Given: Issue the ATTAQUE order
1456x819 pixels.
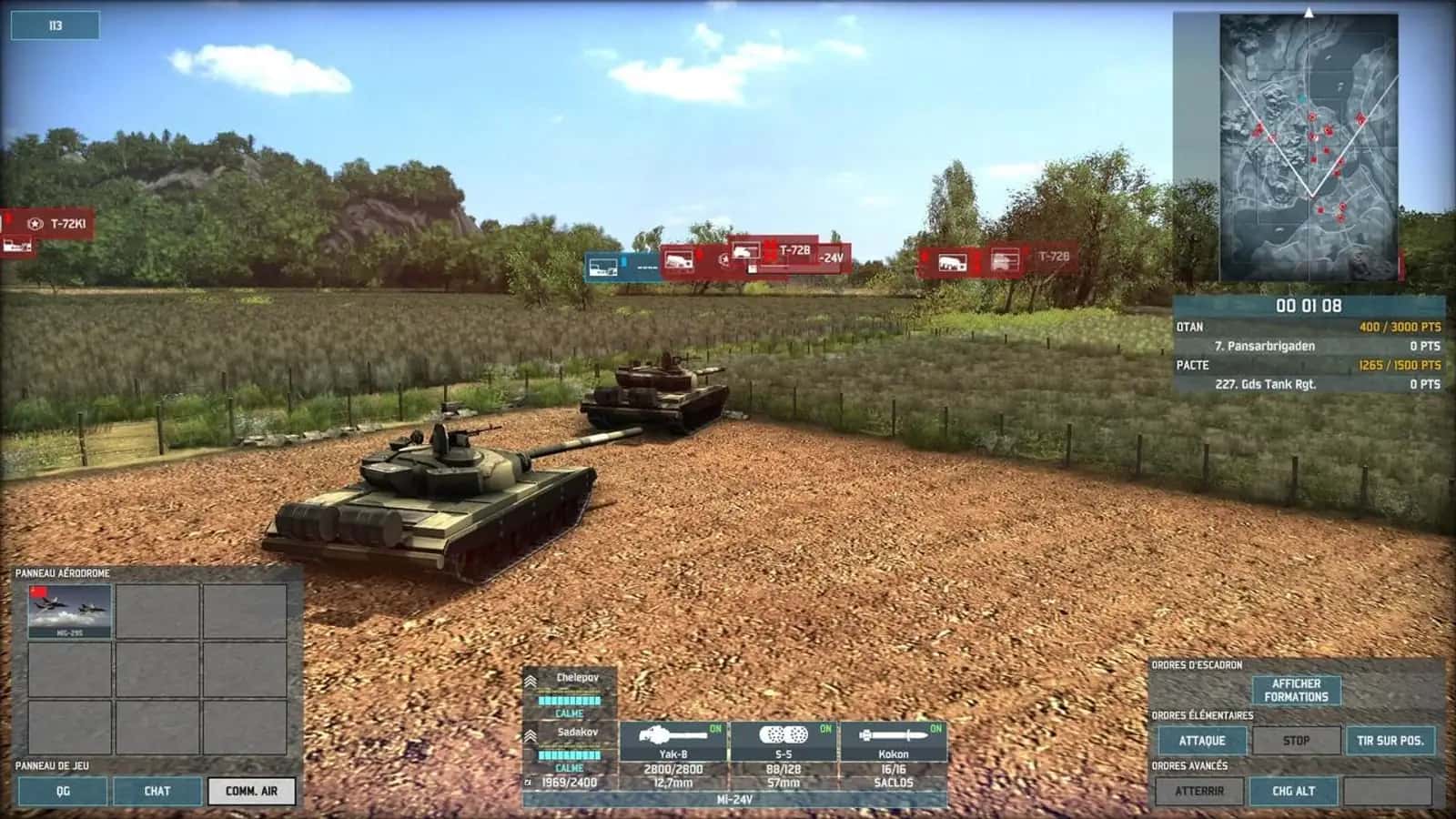Looking at the screenshot, I should tap(1203, 740).
